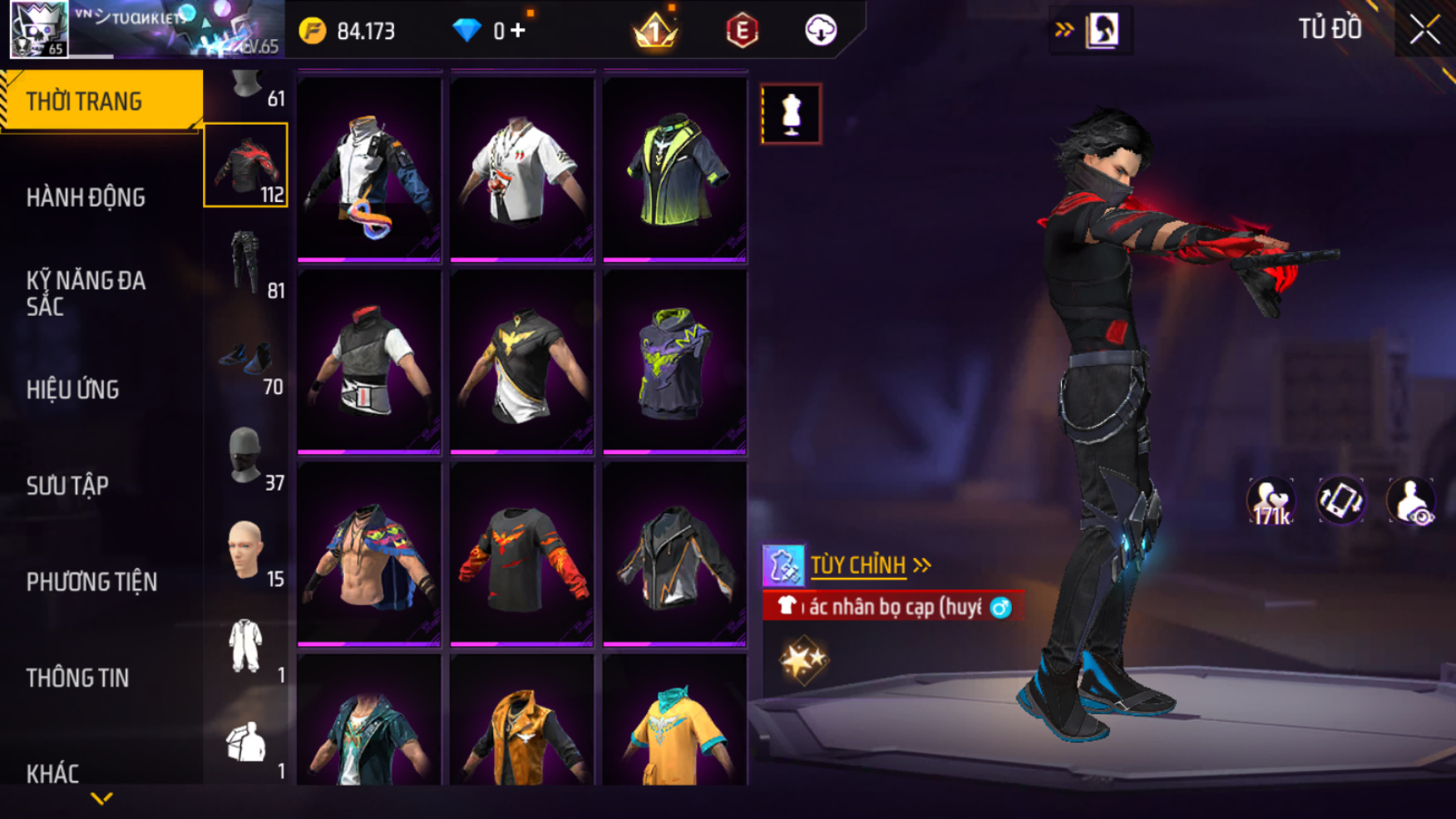Open Thông Tin menu entry
The width and height of the screenshot is (1456, 819).
pos(77,678)
